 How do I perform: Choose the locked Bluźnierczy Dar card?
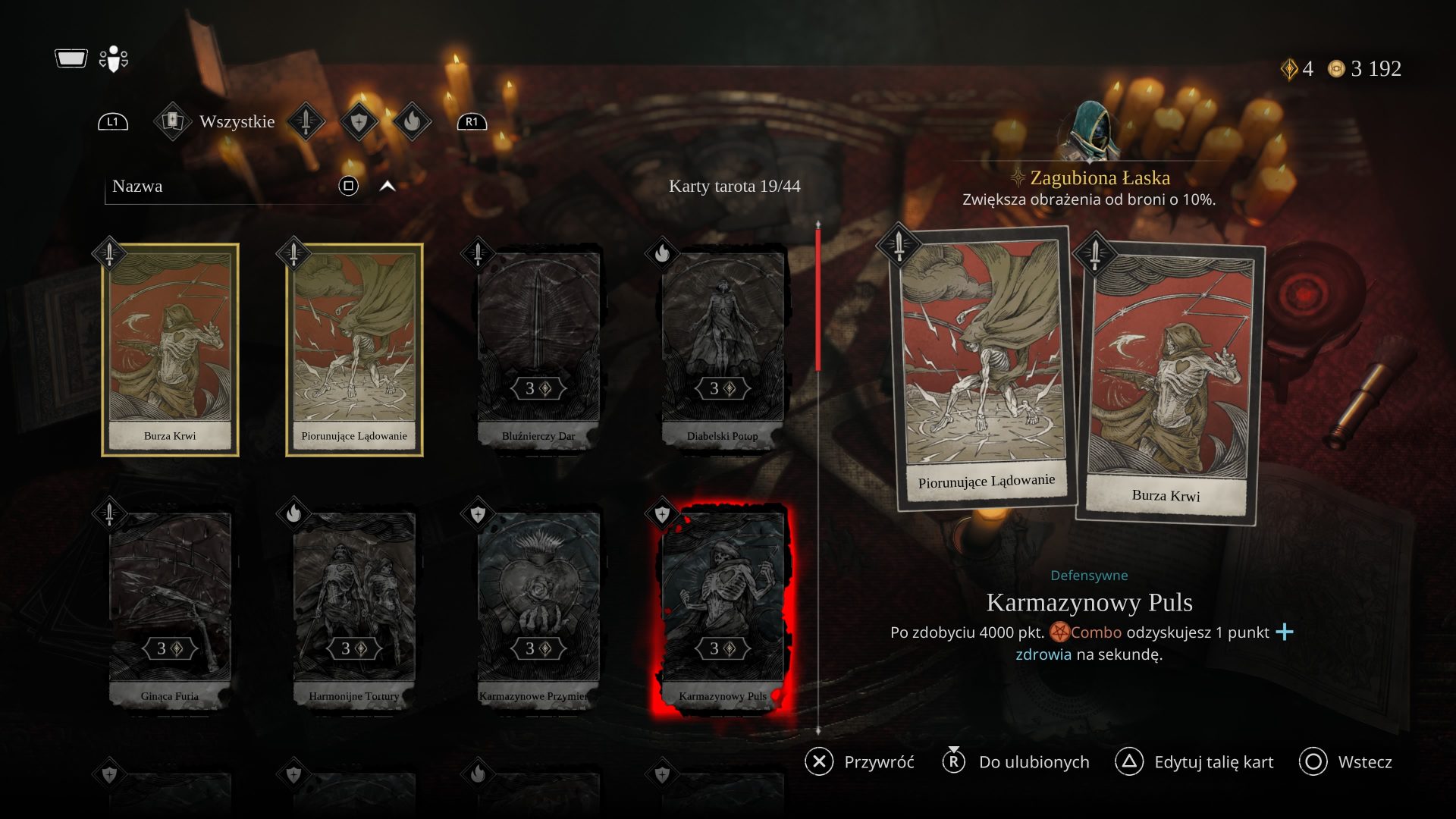click(538, 350)
